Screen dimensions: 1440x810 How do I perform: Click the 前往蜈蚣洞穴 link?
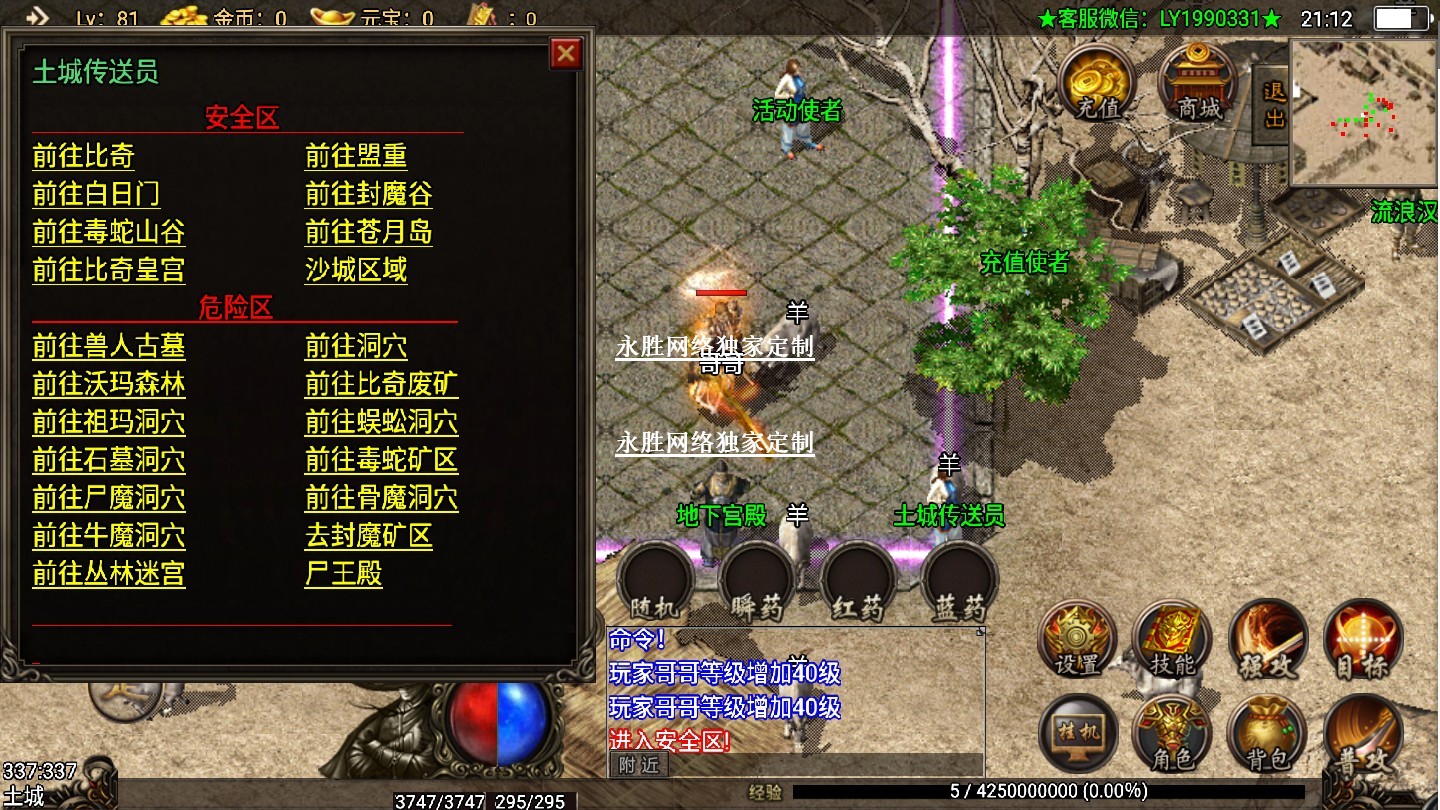pyautogui.click(x=381, y=422)
